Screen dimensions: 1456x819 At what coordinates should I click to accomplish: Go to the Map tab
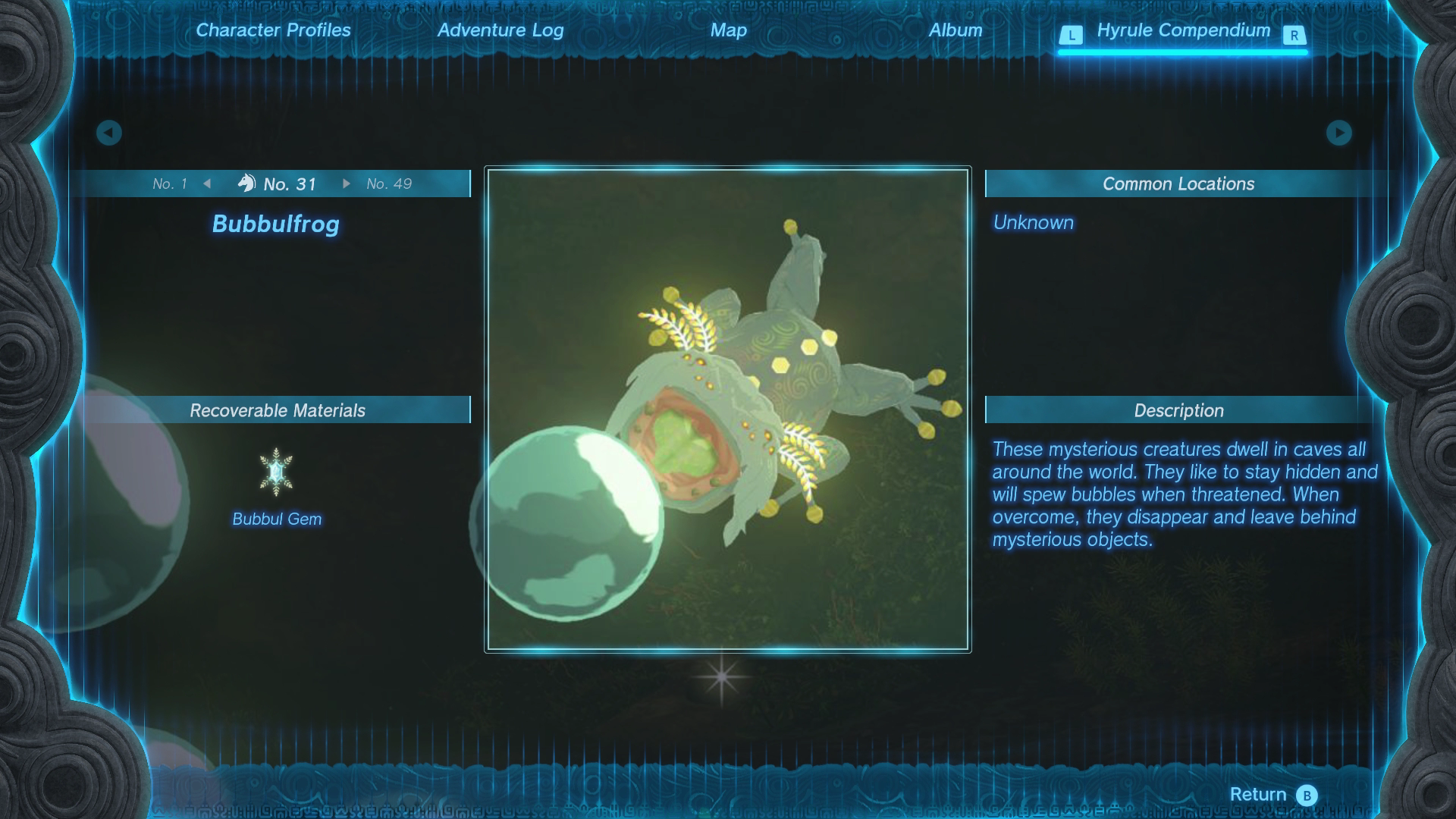pos(728,30)
